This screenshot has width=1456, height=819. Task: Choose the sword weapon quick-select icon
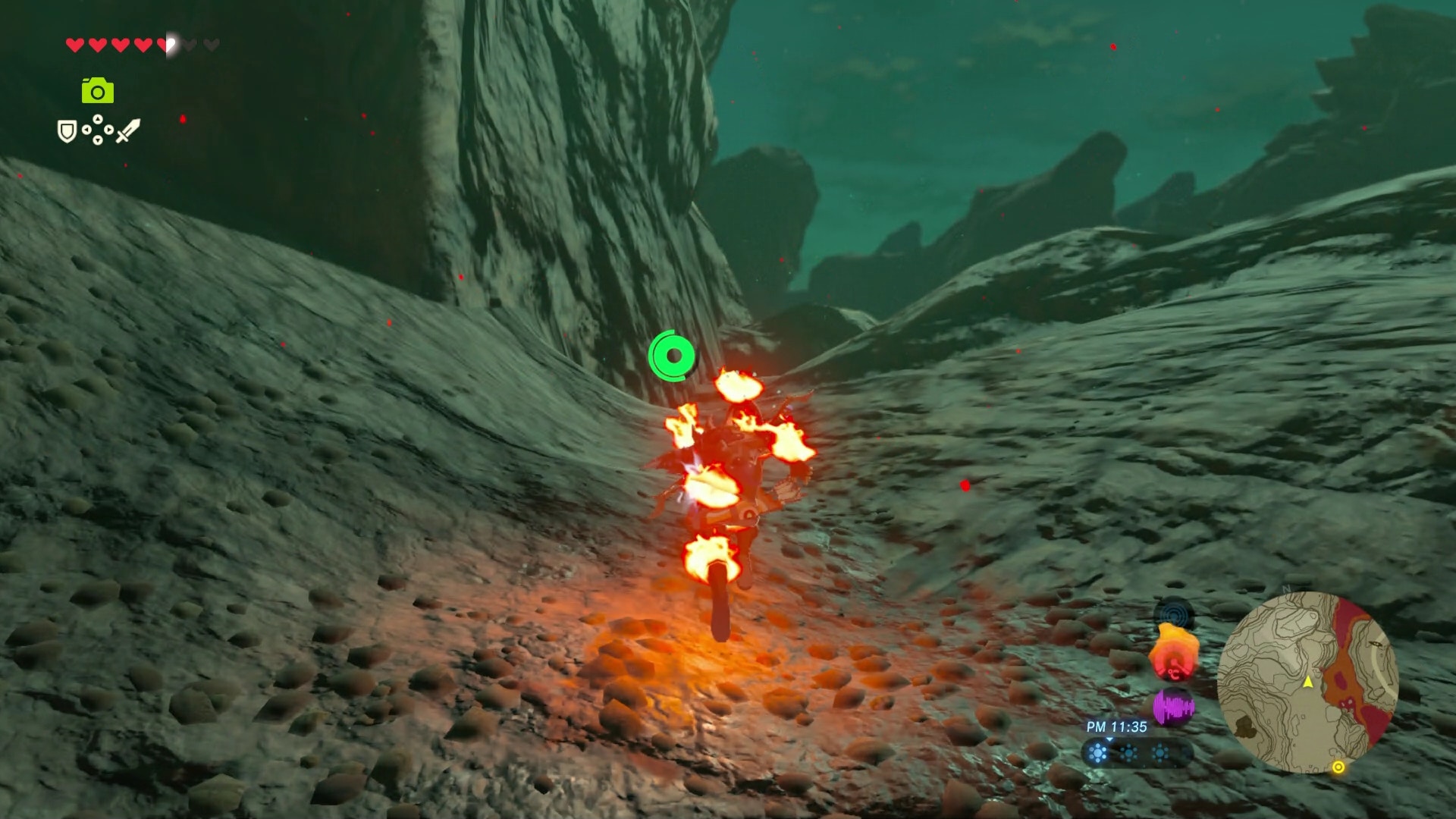click(x=128, y=130)
